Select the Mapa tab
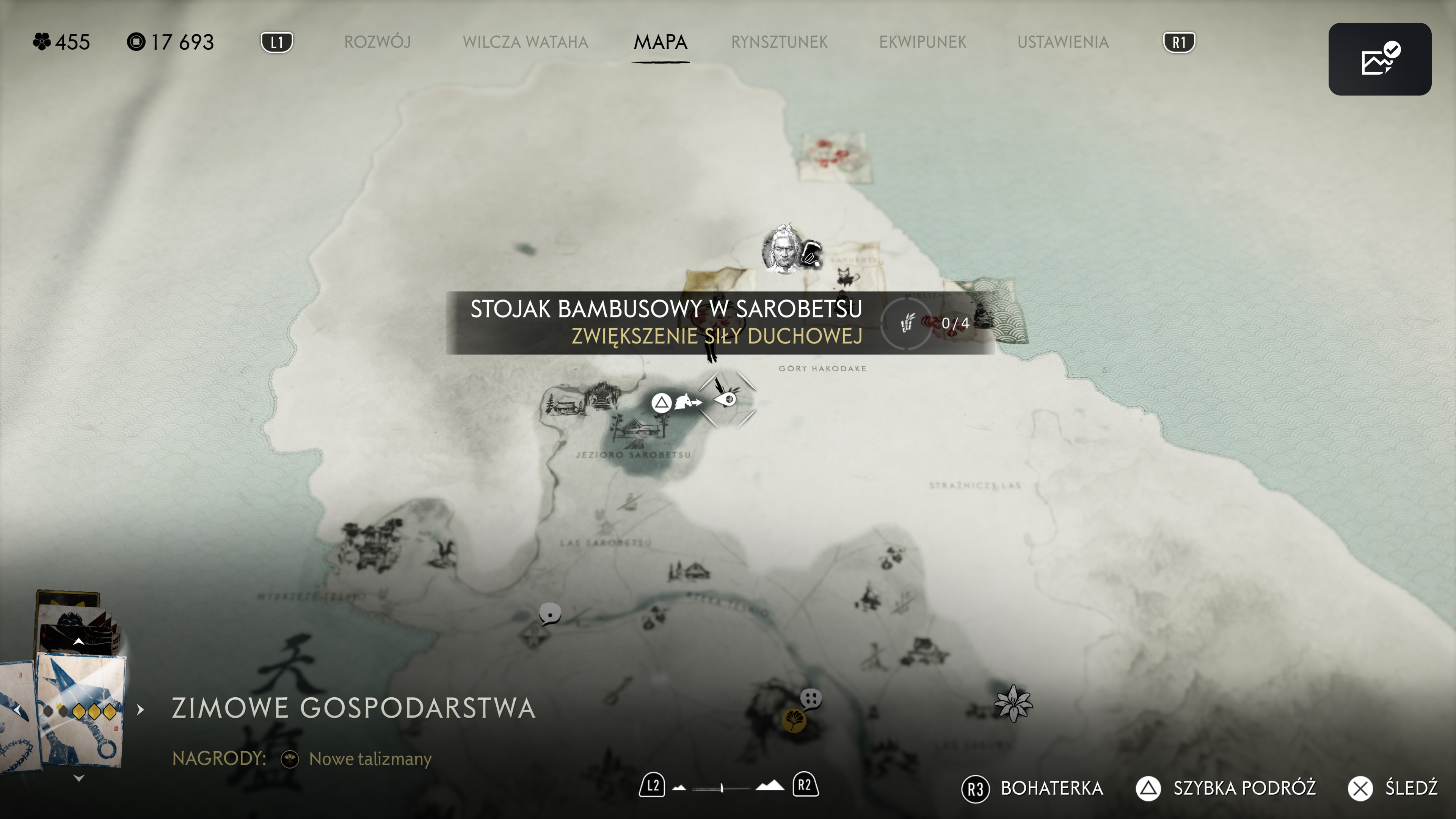The width and height of the screenshot is (1456, 819). (660, 42)
